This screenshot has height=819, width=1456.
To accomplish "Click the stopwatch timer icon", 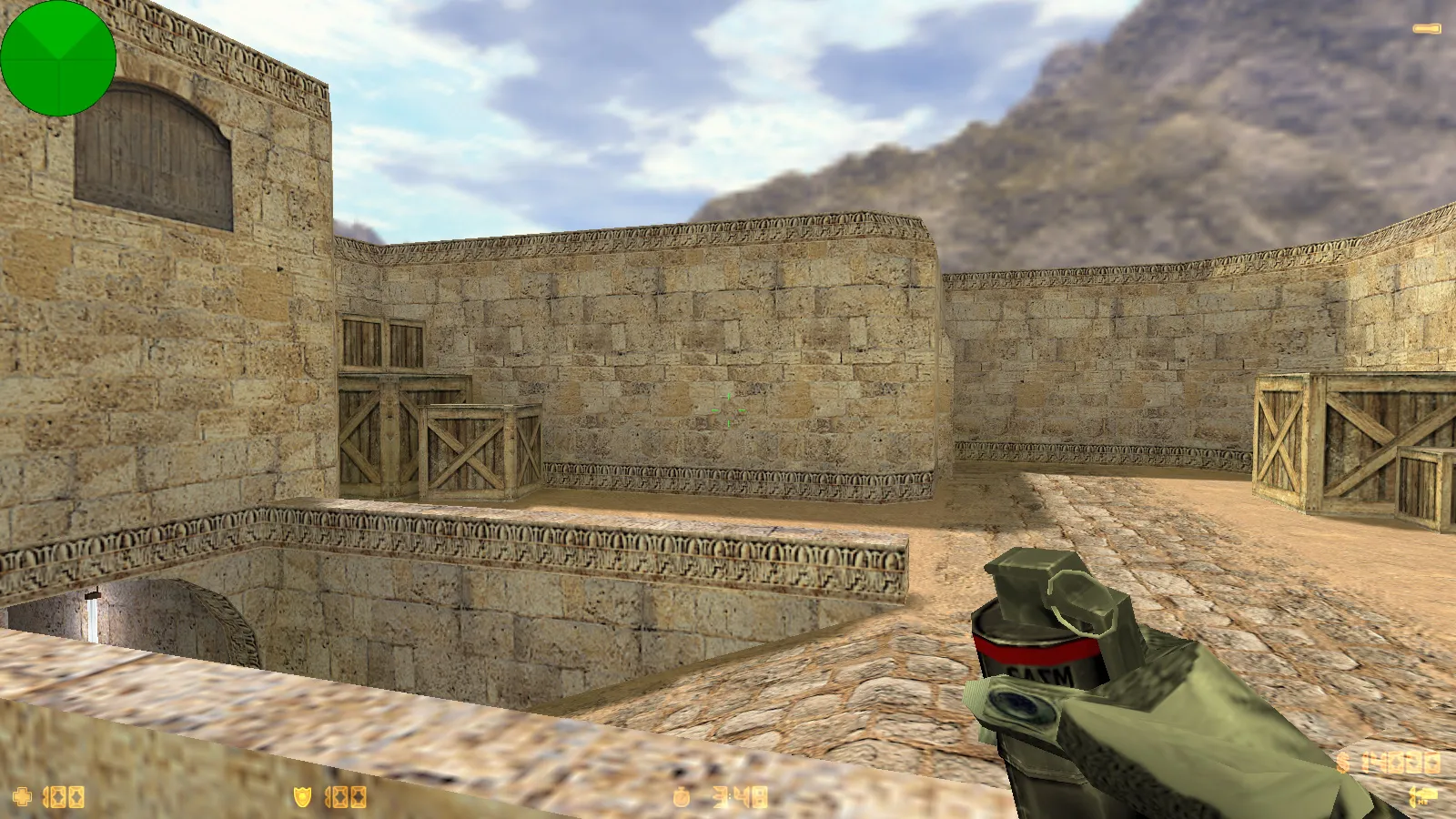I will tap(682, 797).
